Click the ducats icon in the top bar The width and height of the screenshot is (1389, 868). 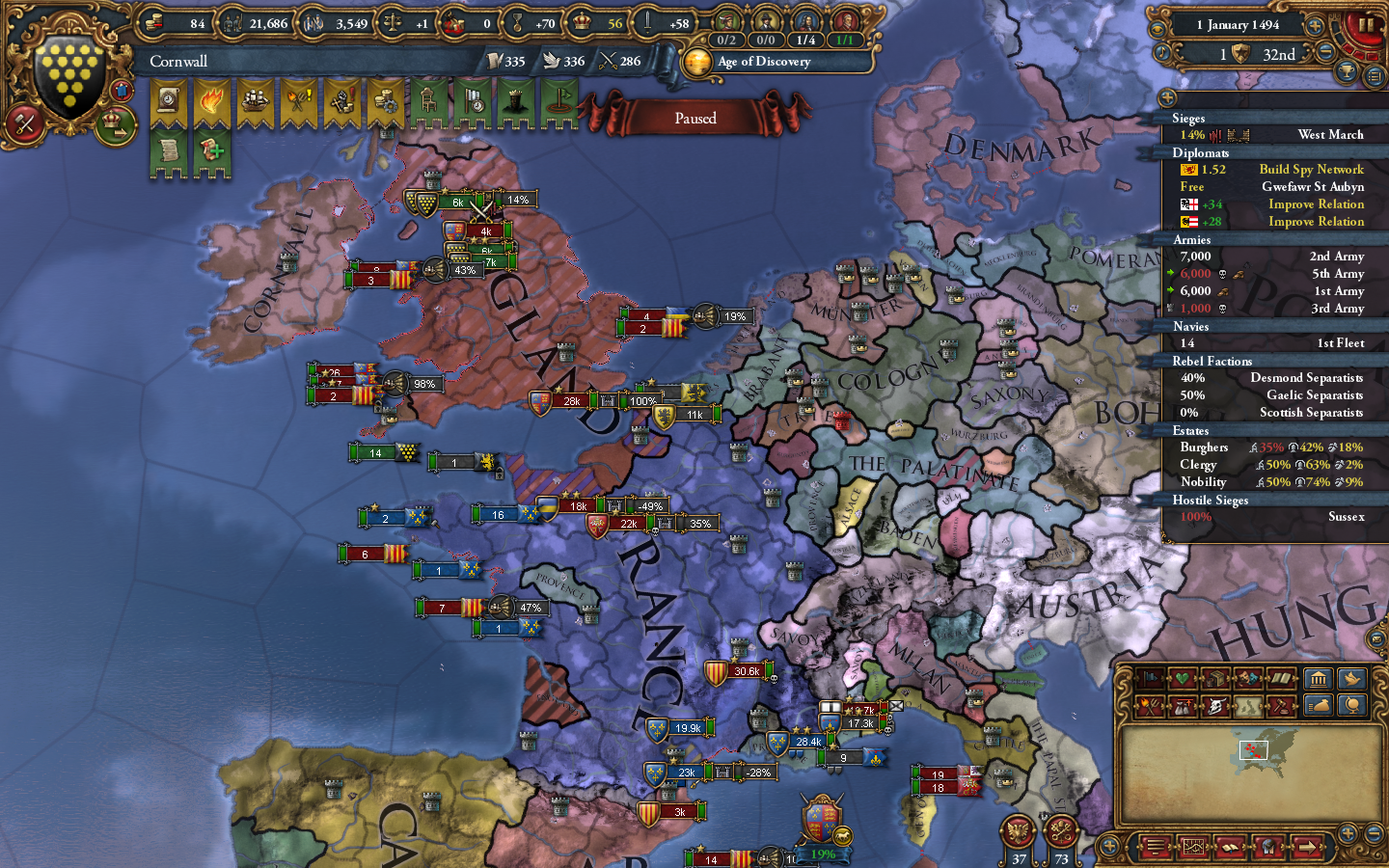coord(154,21)
